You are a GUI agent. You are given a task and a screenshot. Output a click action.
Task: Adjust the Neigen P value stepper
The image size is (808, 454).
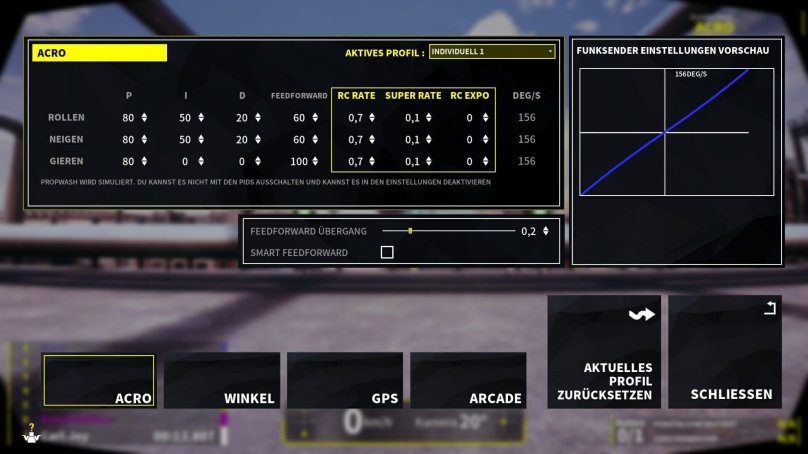[x=144, y=139]
